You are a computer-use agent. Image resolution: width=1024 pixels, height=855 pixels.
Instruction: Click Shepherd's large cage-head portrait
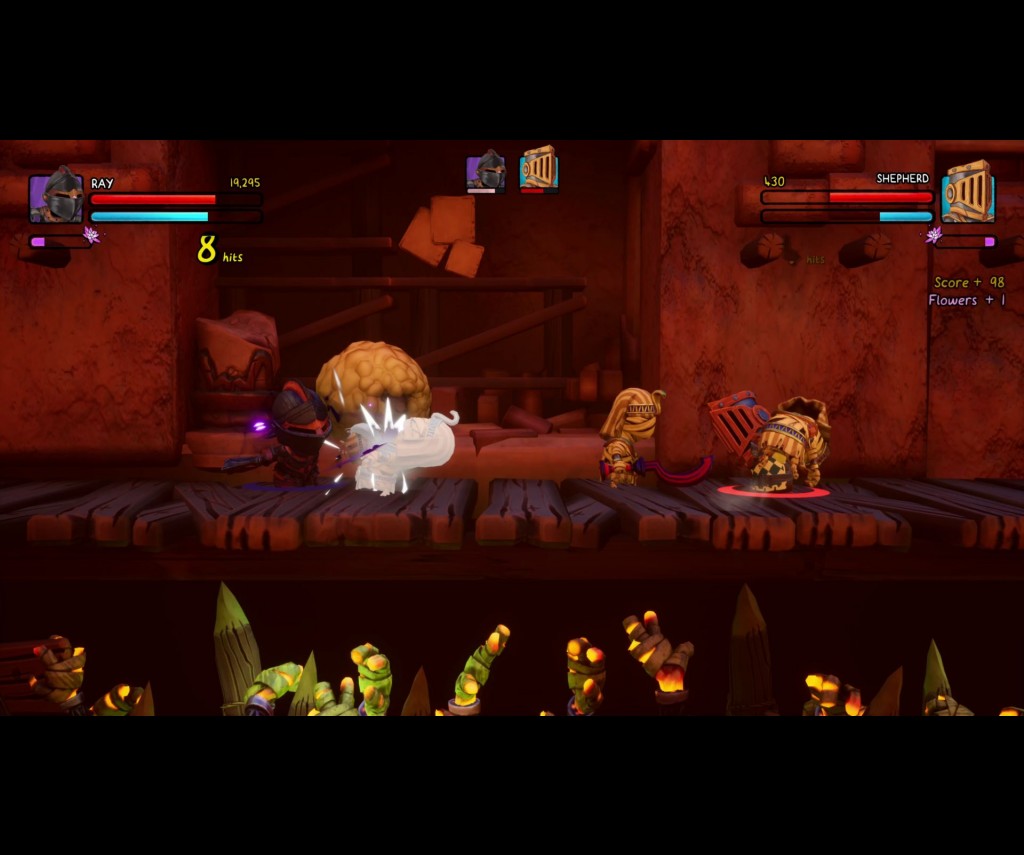[x=968, y=193]
